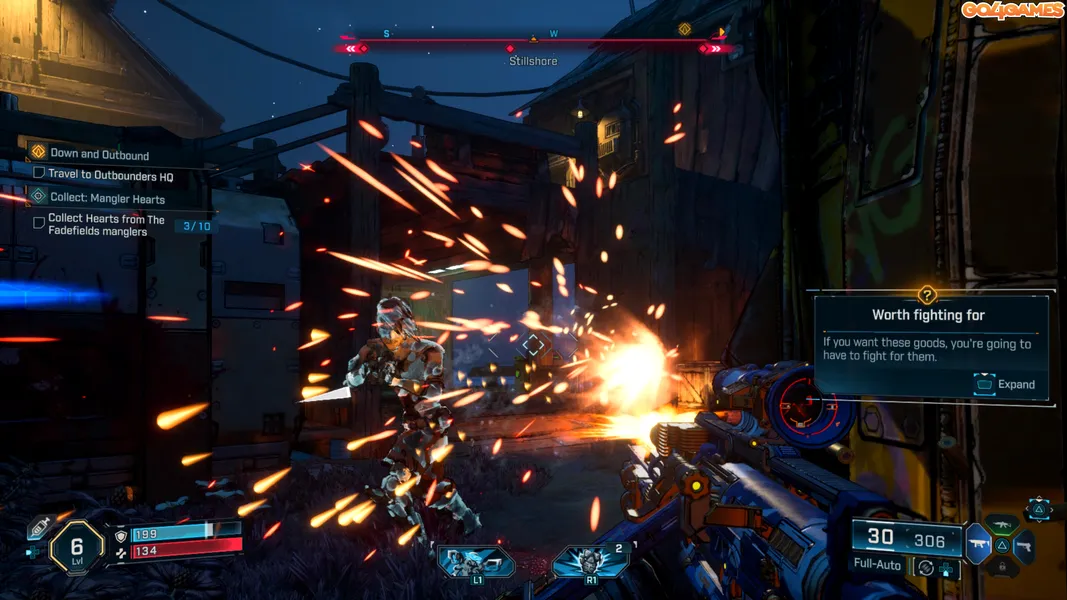The height and width of the screenshot is (600, 1067).
Task: Click the Travel to Outbounders HQ objective
Action: (x=110, y=175)
